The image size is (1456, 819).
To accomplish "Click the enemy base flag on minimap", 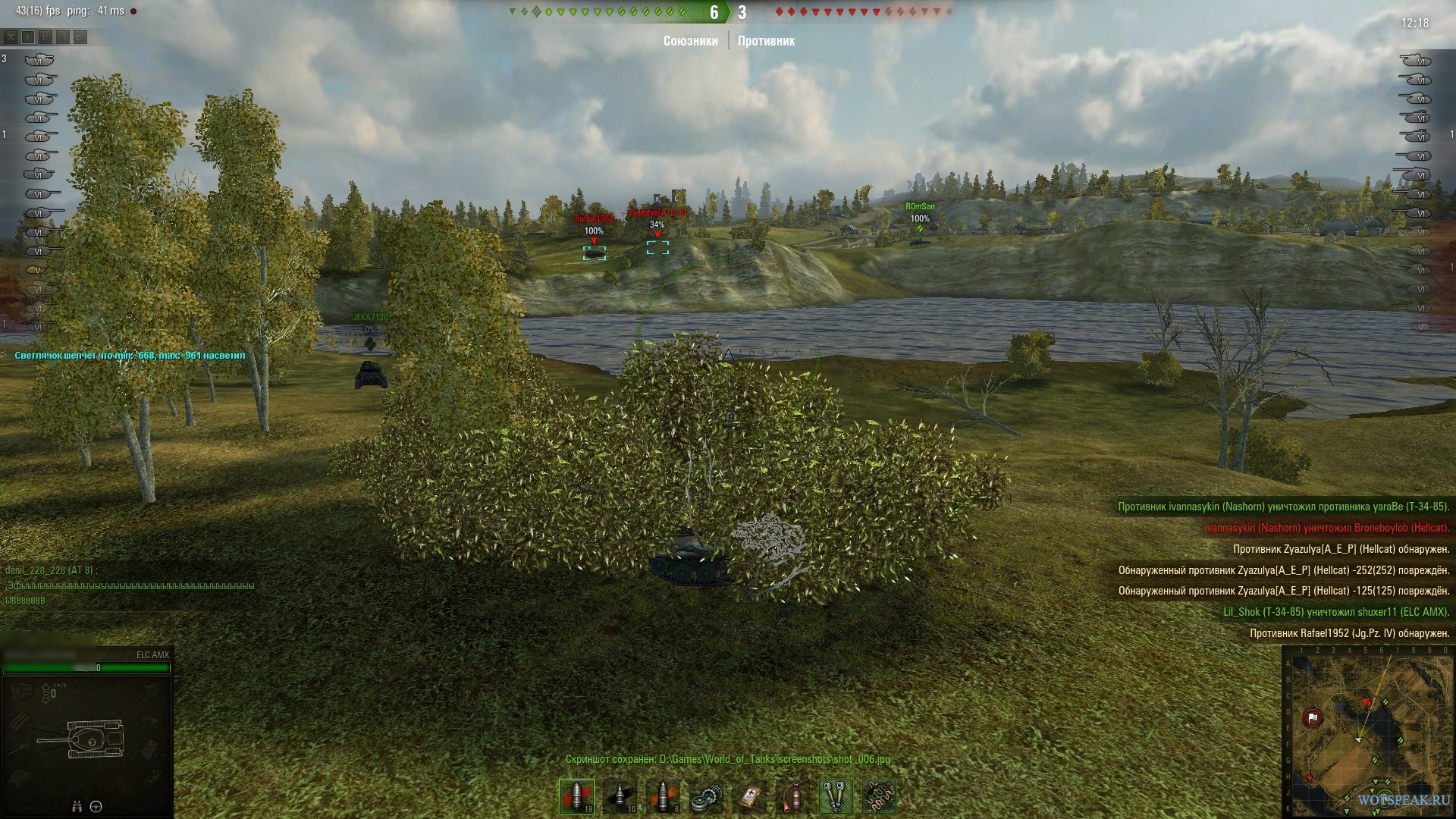I will [1313, 717].
